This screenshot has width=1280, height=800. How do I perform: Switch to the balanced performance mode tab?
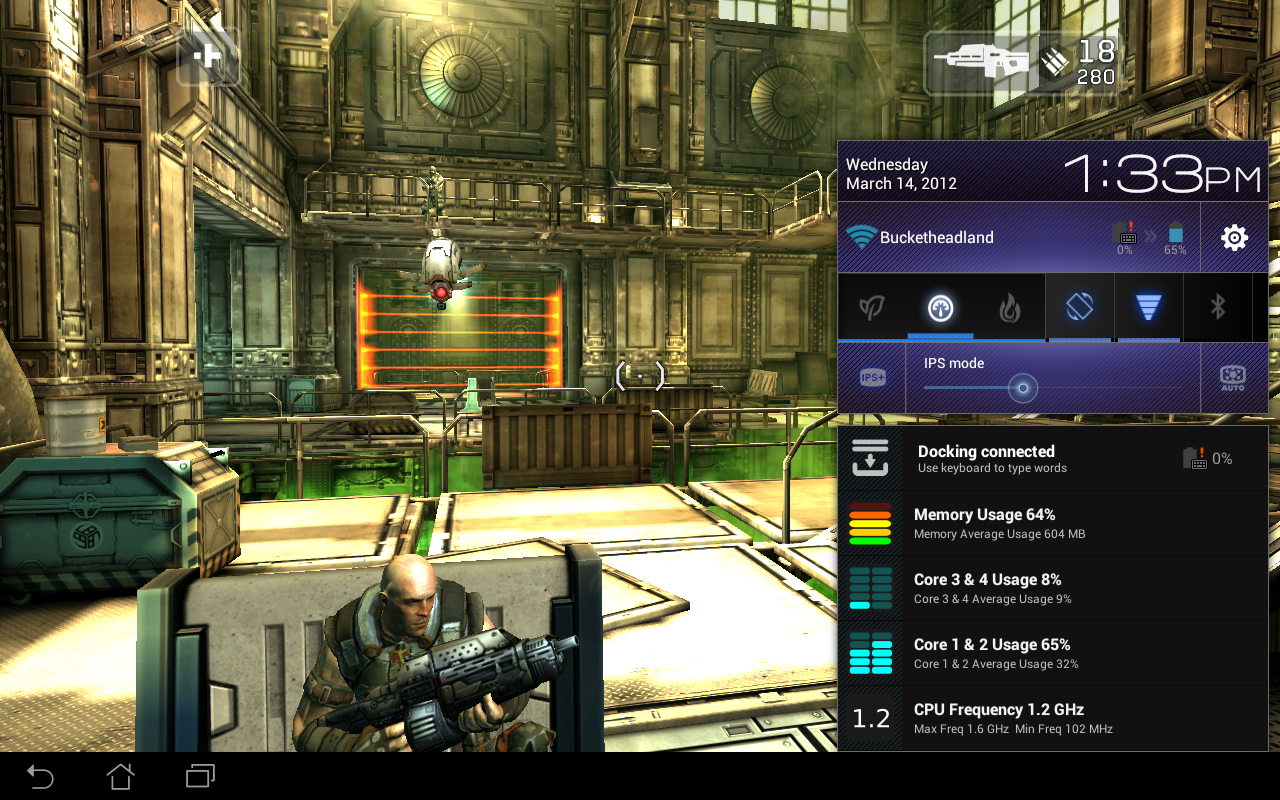940,307
